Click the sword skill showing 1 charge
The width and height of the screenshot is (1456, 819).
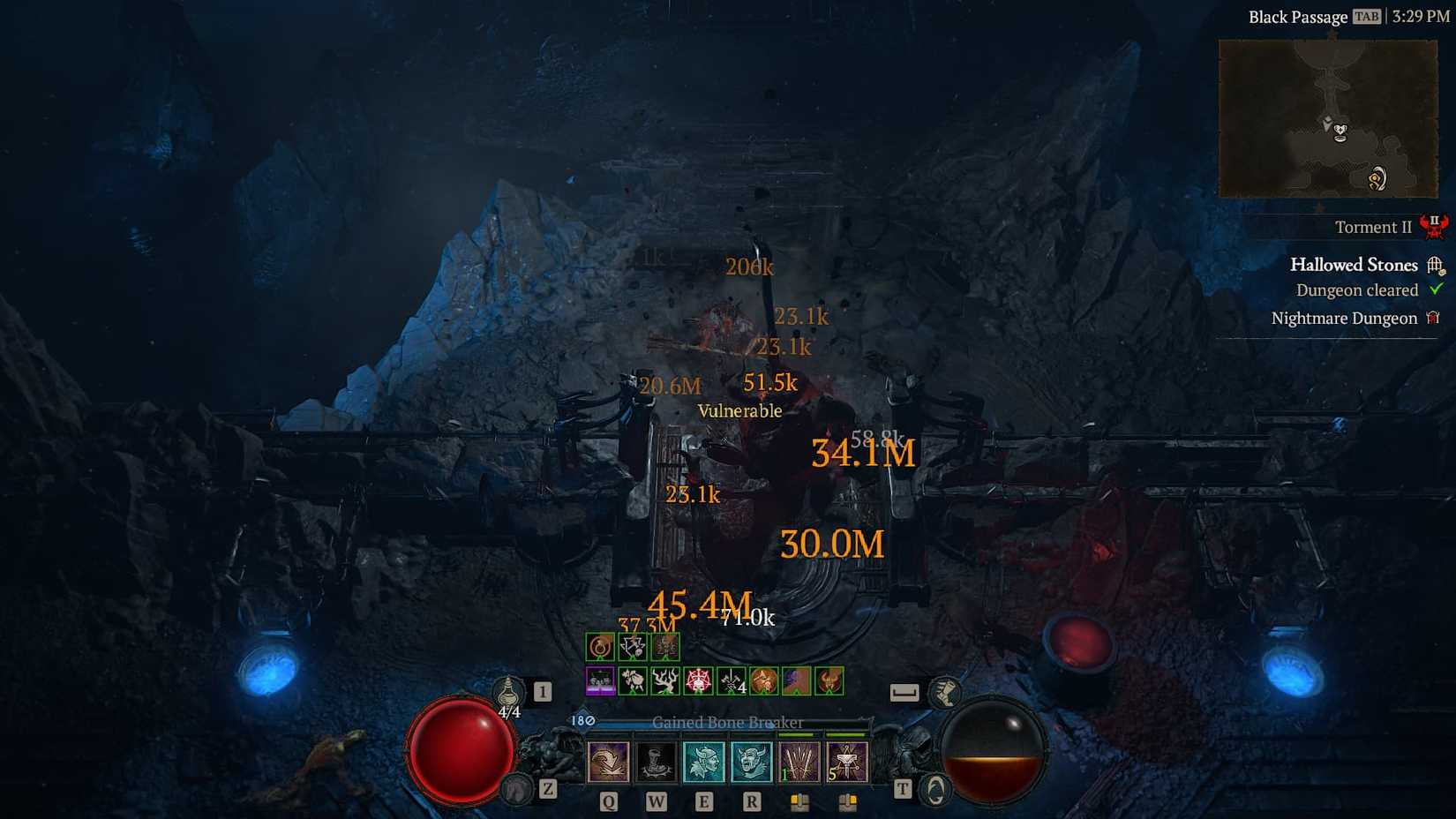click(x=797, y=761)
